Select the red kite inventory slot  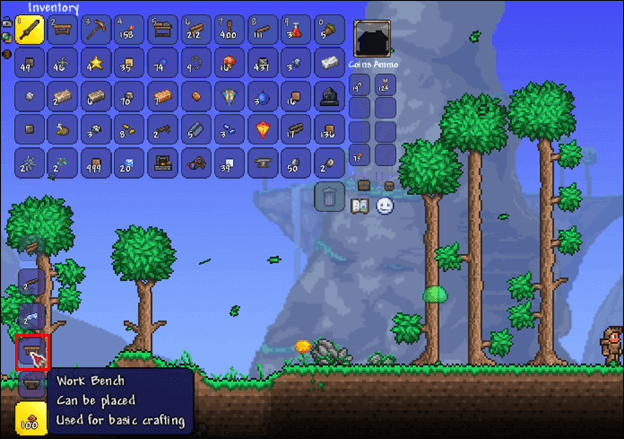click(263, 130)
